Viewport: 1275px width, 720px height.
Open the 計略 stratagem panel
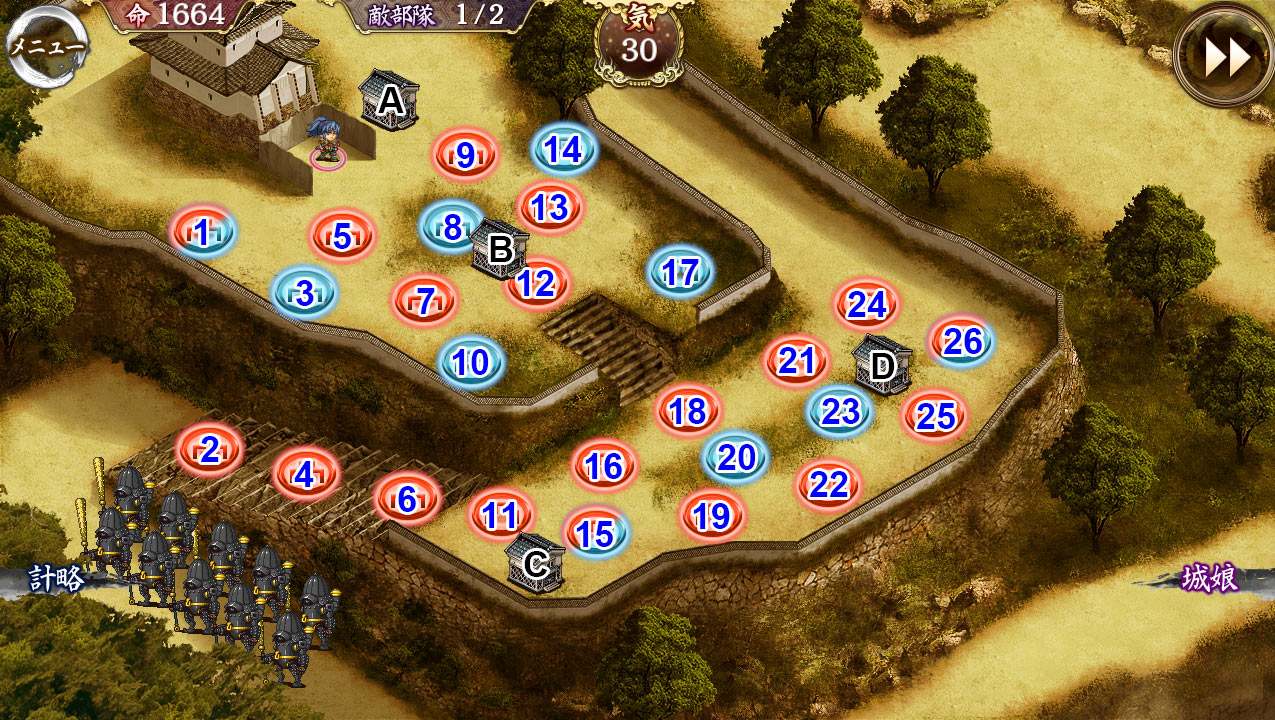tap(55, 579)
